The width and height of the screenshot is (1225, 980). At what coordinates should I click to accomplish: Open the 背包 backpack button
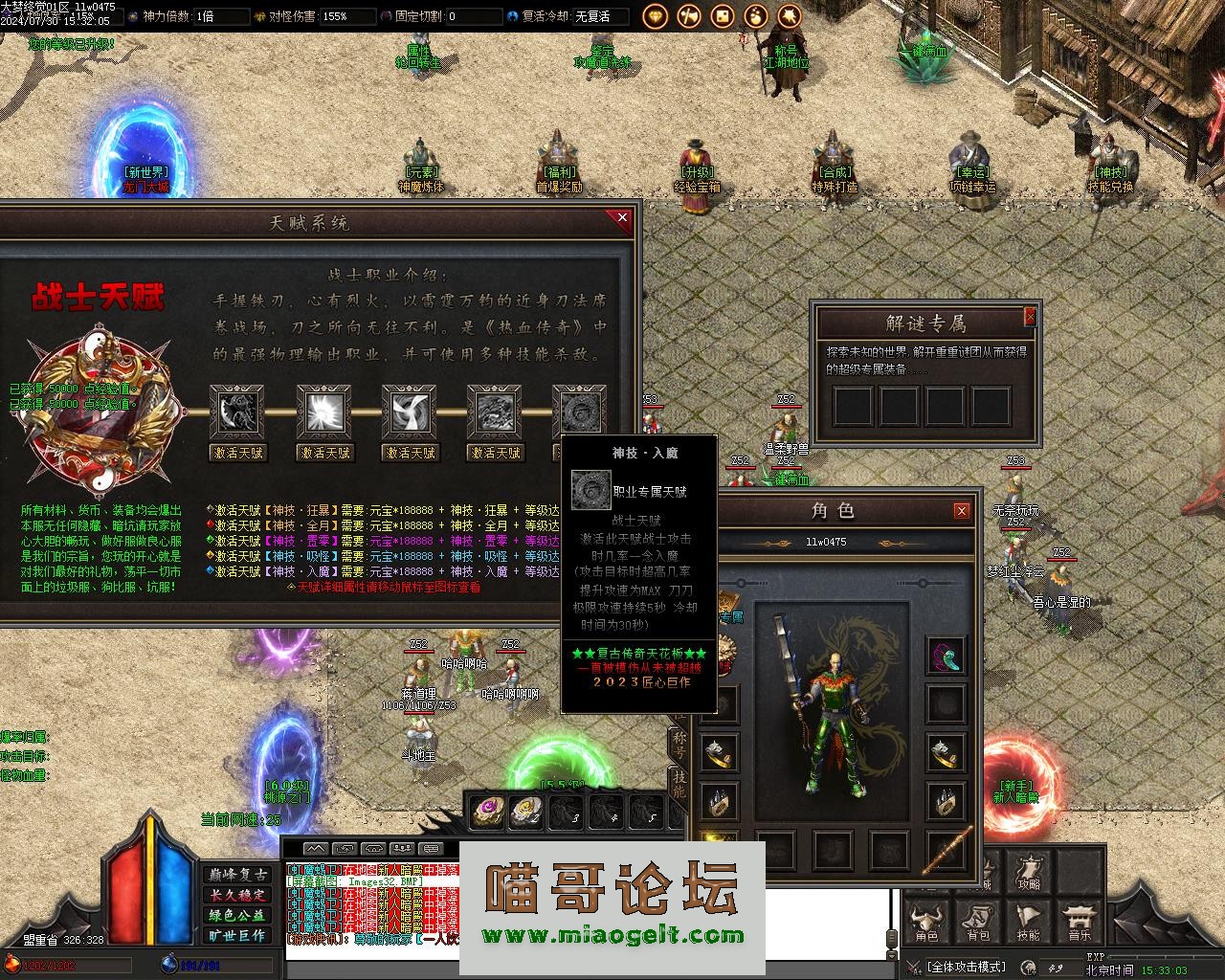click(978, 921)
